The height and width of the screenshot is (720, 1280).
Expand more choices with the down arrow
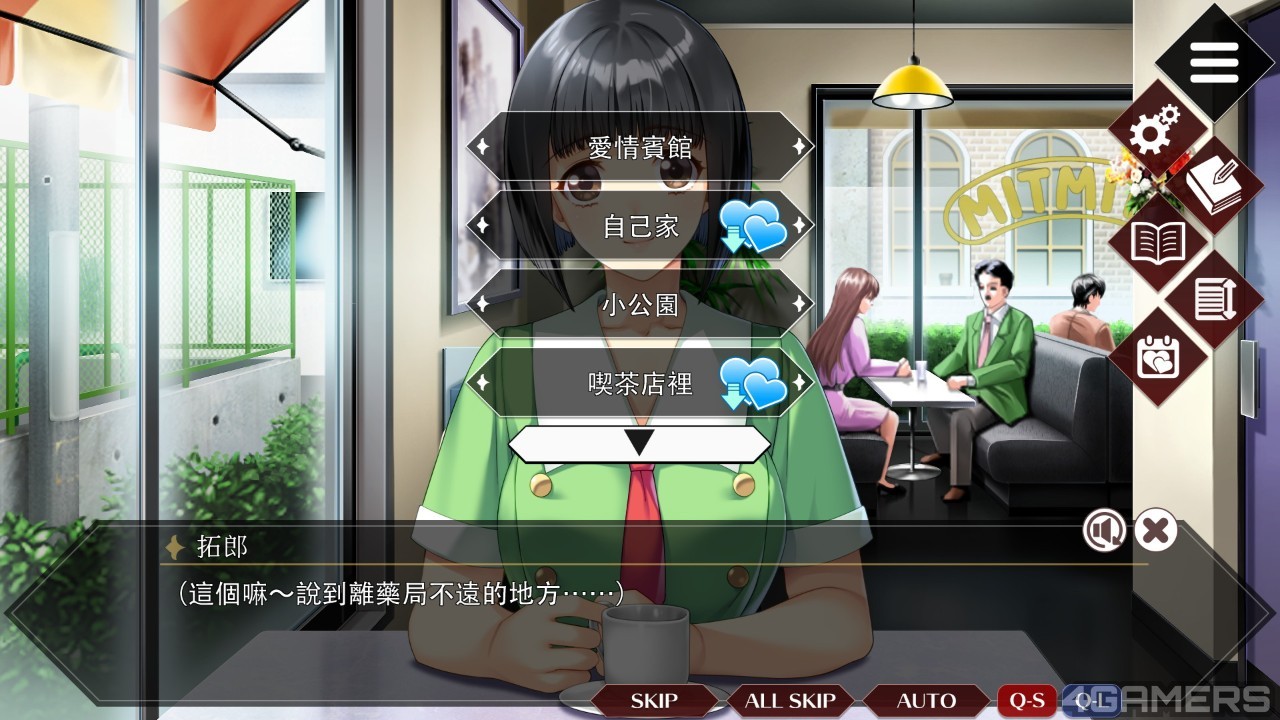(x=637, y=440)
